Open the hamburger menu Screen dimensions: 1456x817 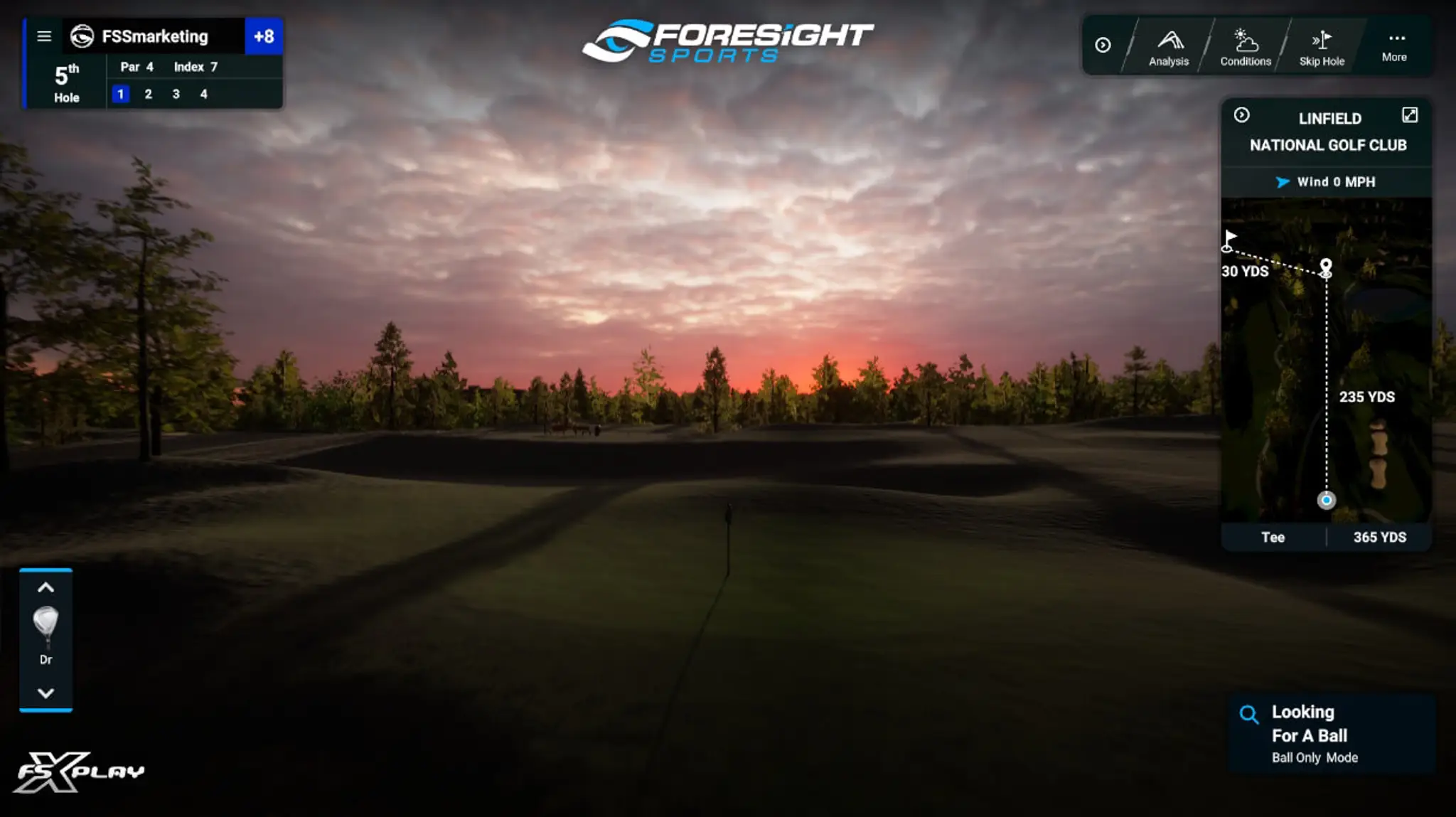[44, 36]
